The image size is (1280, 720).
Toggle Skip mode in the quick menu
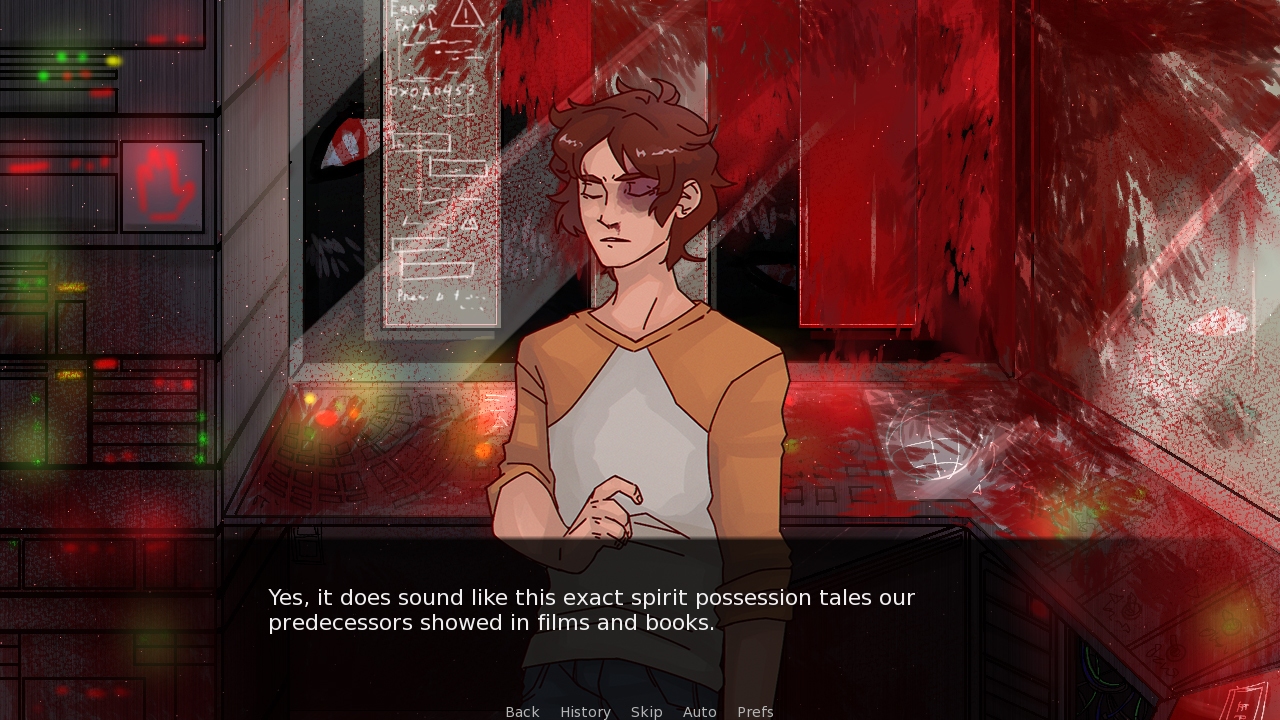click(x=647, y=711)
